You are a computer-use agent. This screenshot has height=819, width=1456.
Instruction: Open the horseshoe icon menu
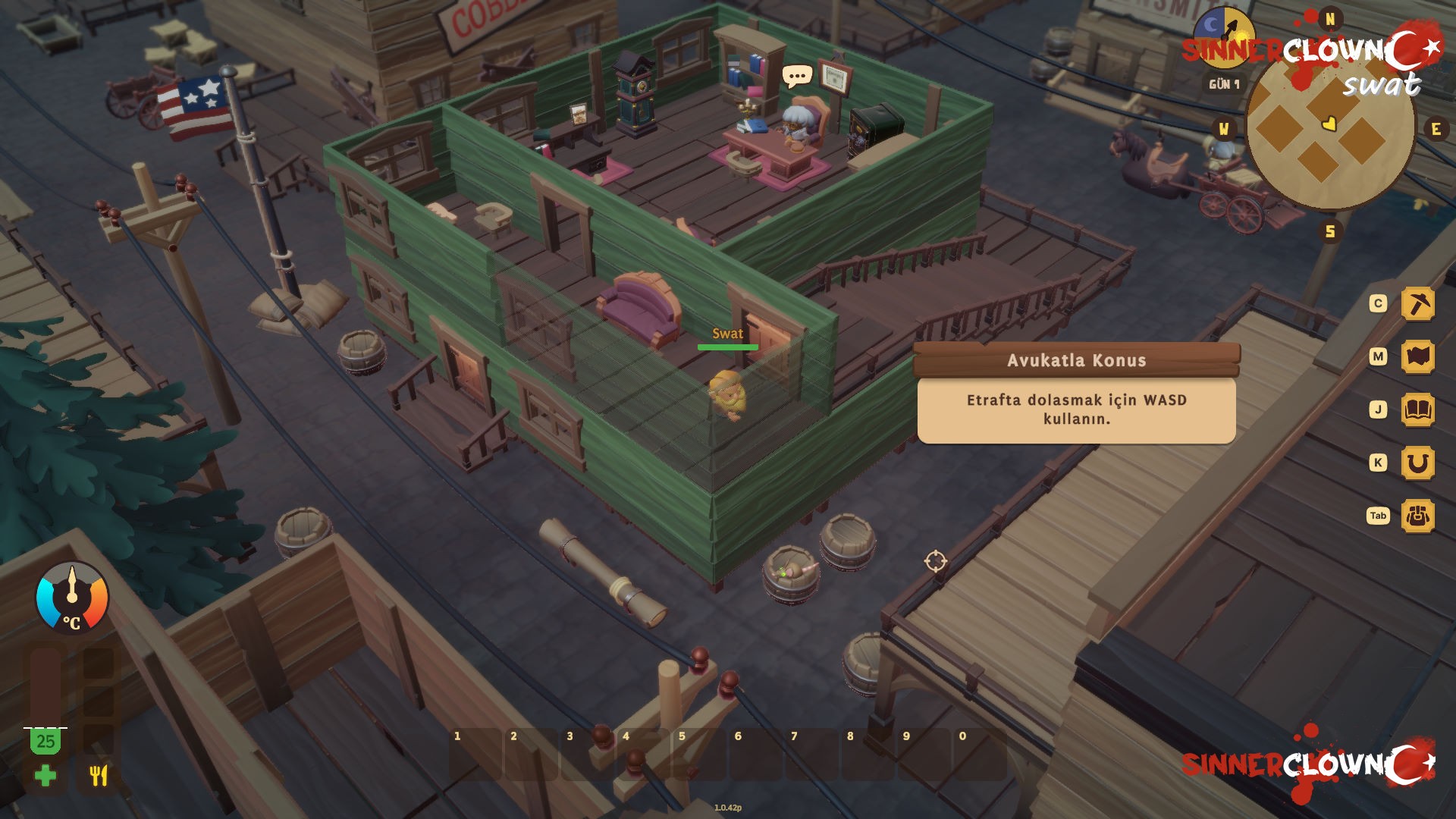click(1417, 463)
